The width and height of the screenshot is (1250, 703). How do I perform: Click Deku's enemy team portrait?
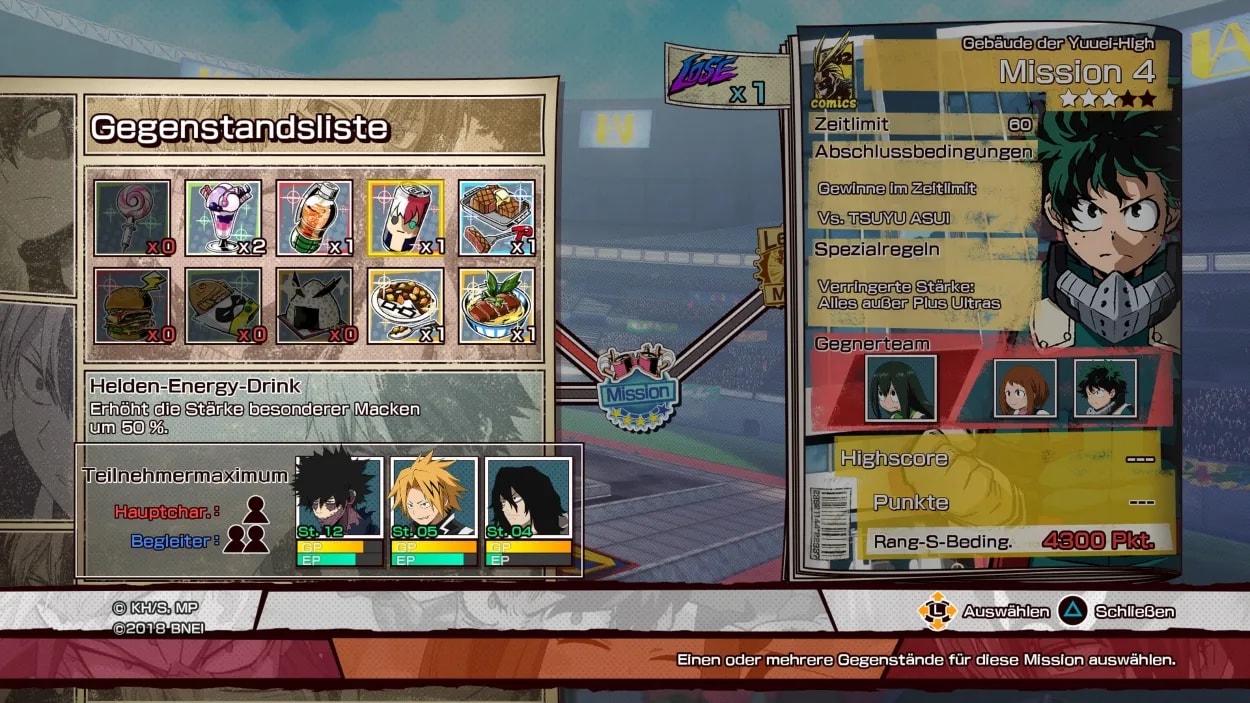[1105, 388]
